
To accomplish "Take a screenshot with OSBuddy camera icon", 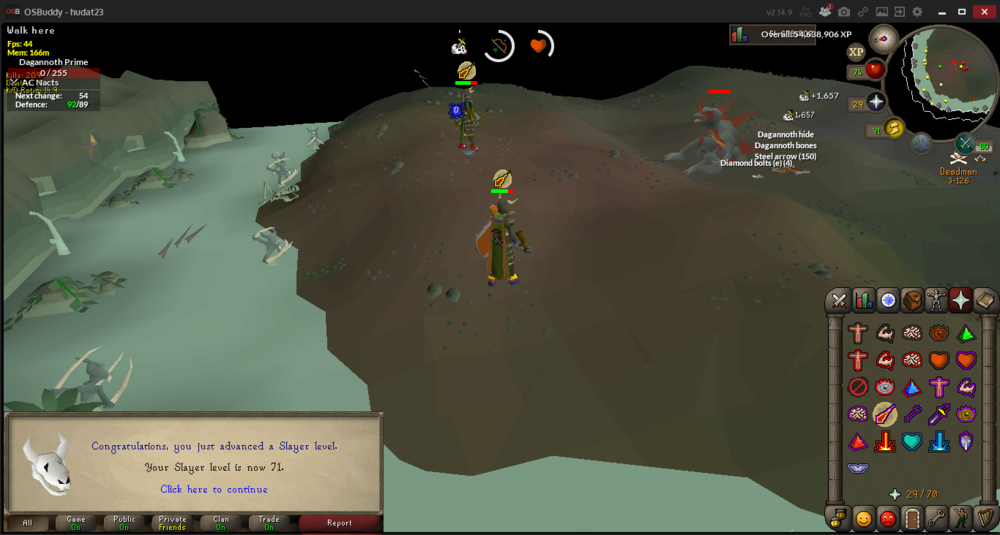I will point(844,11).
